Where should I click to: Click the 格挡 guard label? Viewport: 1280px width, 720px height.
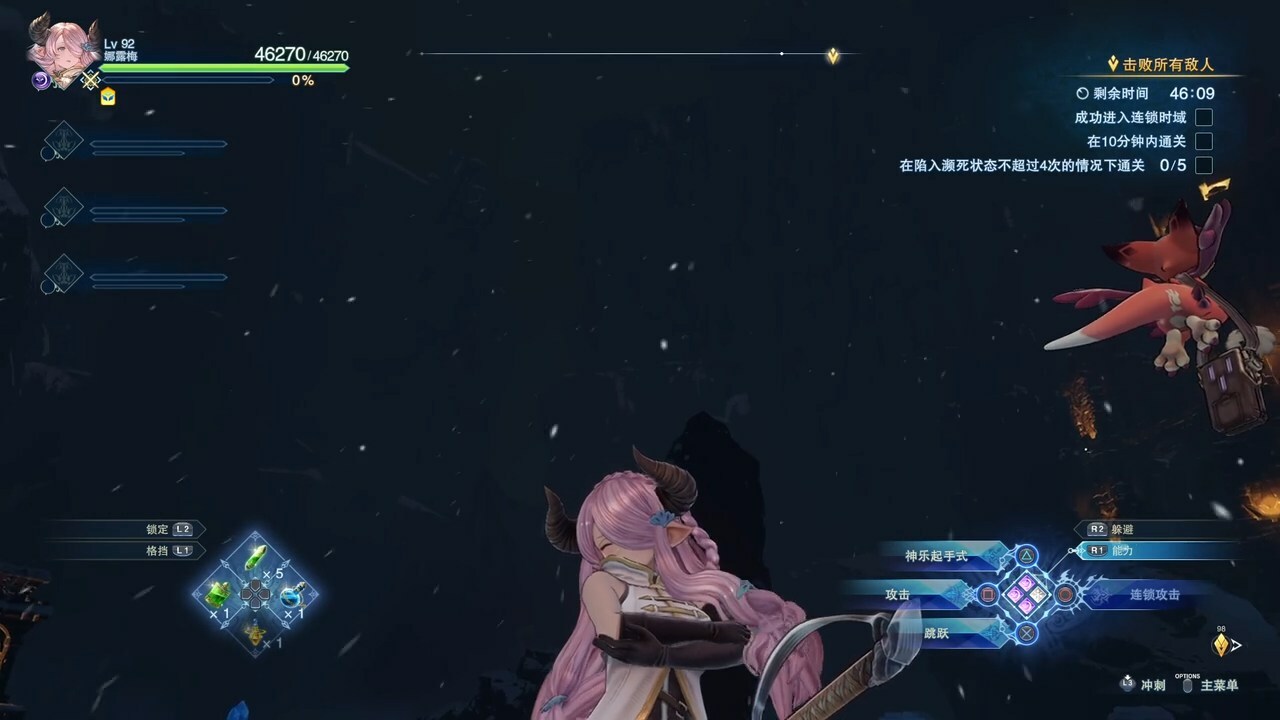point(158,550)
